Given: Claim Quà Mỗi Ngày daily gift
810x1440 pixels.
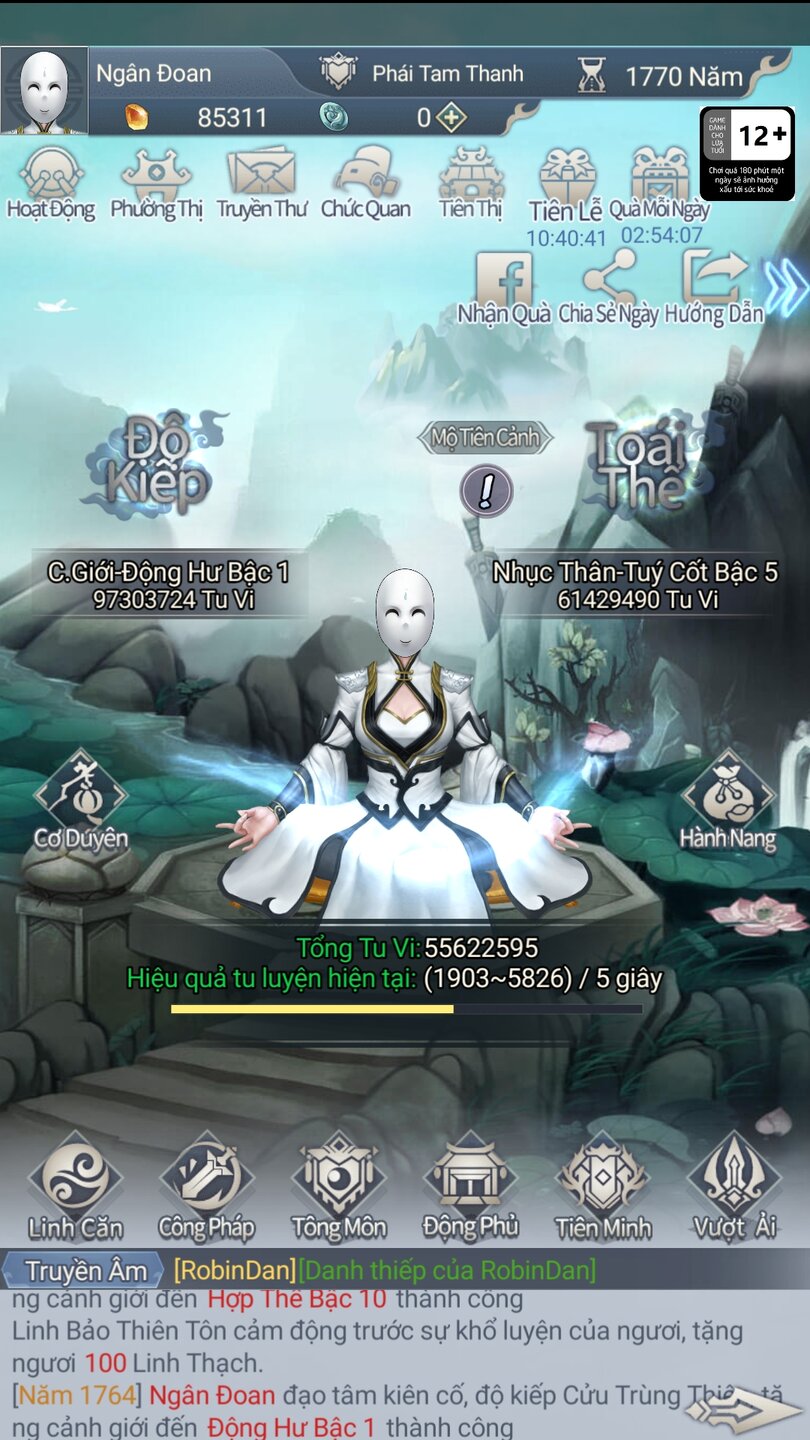Looking at the screenshot, I should [660, 182].
